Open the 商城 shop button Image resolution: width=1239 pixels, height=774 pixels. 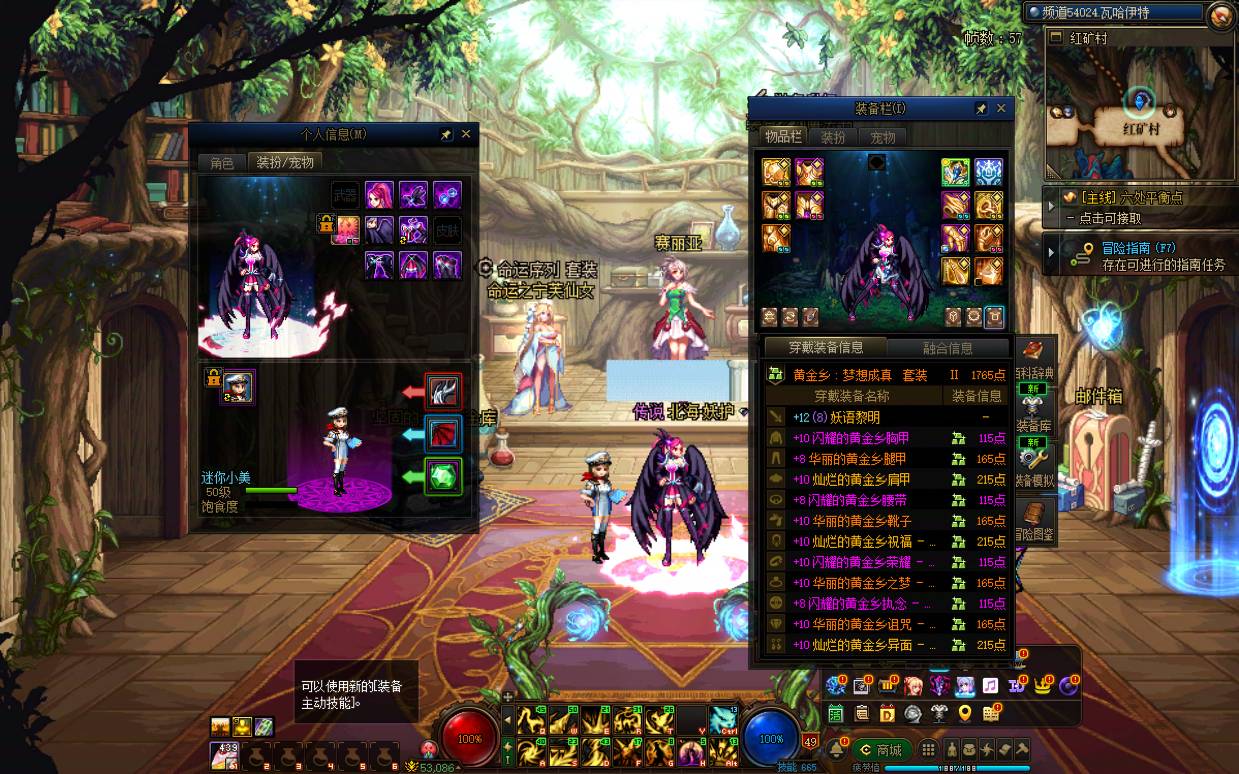pos(881,750)
